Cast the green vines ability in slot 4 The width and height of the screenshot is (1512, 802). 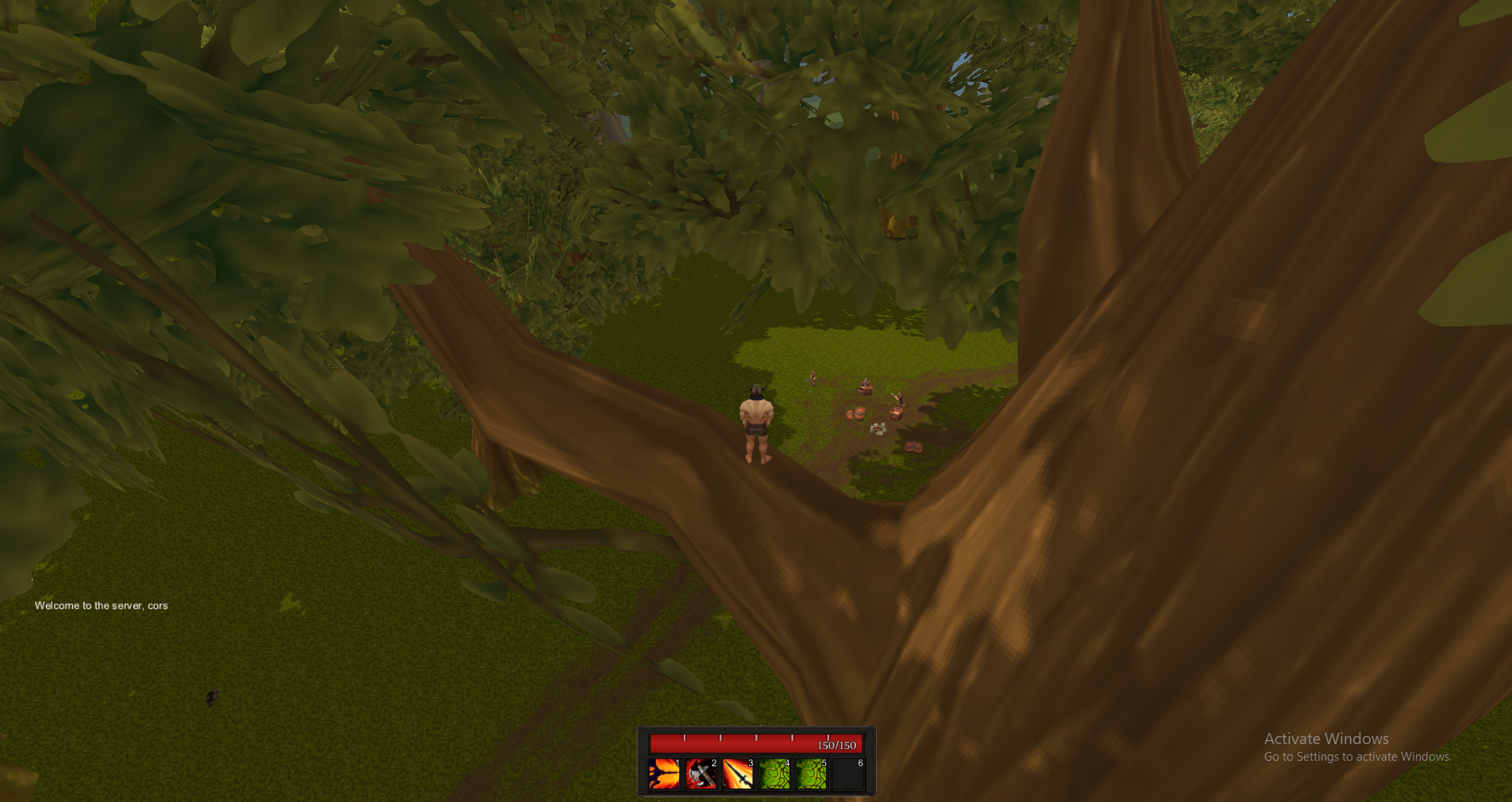click(x=774, y=774)
